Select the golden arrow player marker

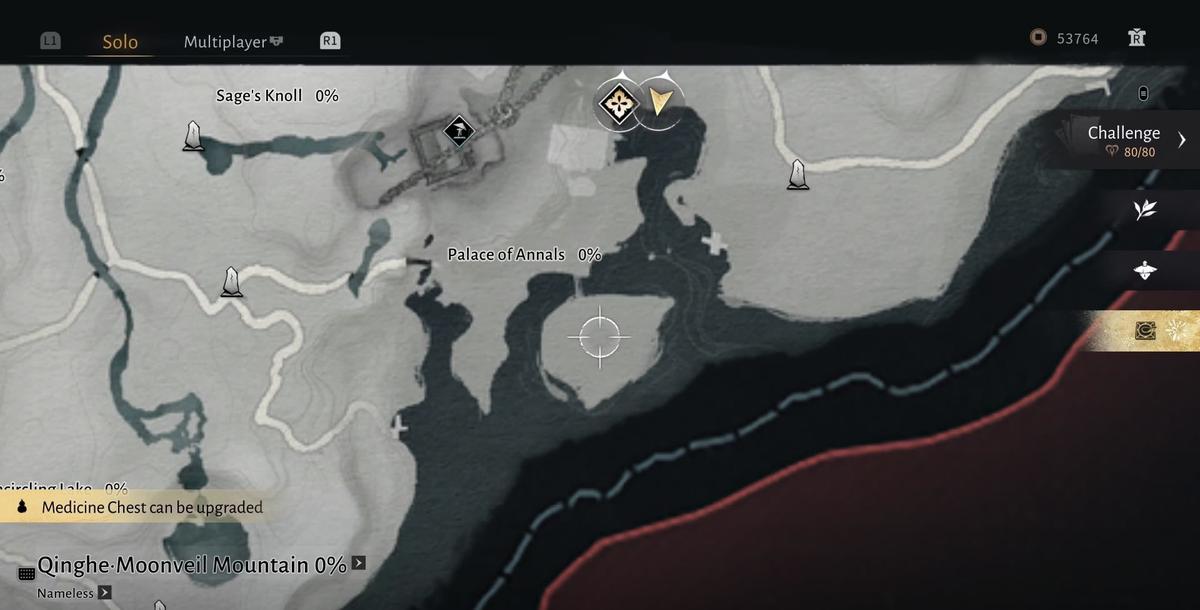point(659,101)
